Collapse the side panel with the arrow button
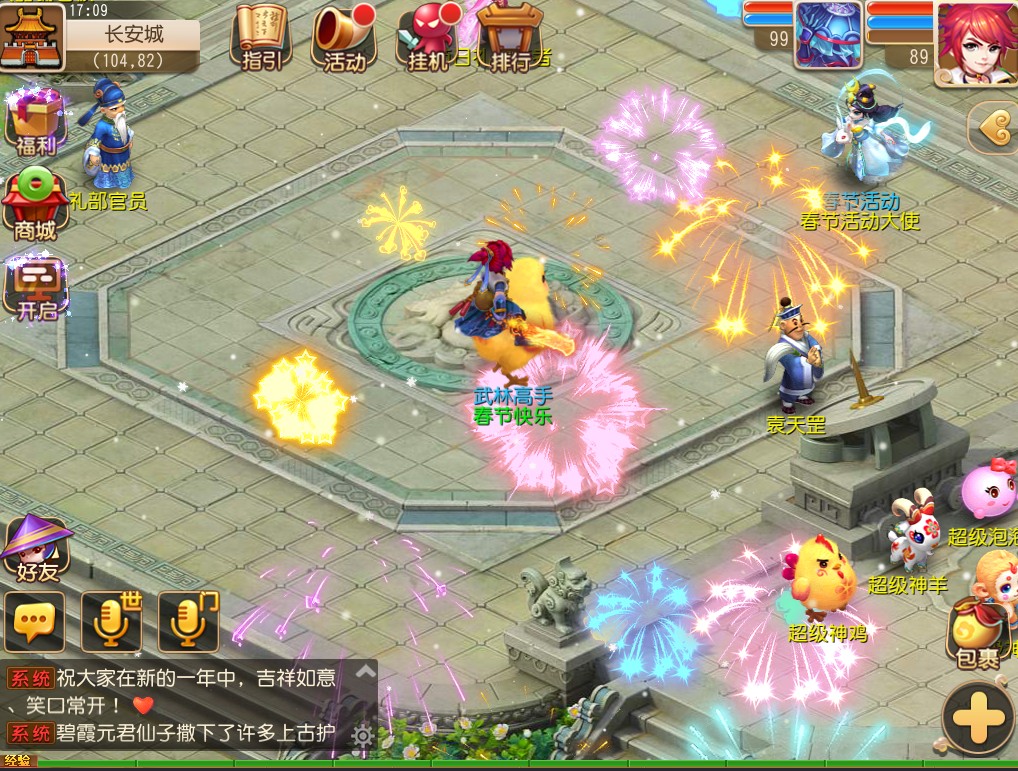 pos(992,127)
